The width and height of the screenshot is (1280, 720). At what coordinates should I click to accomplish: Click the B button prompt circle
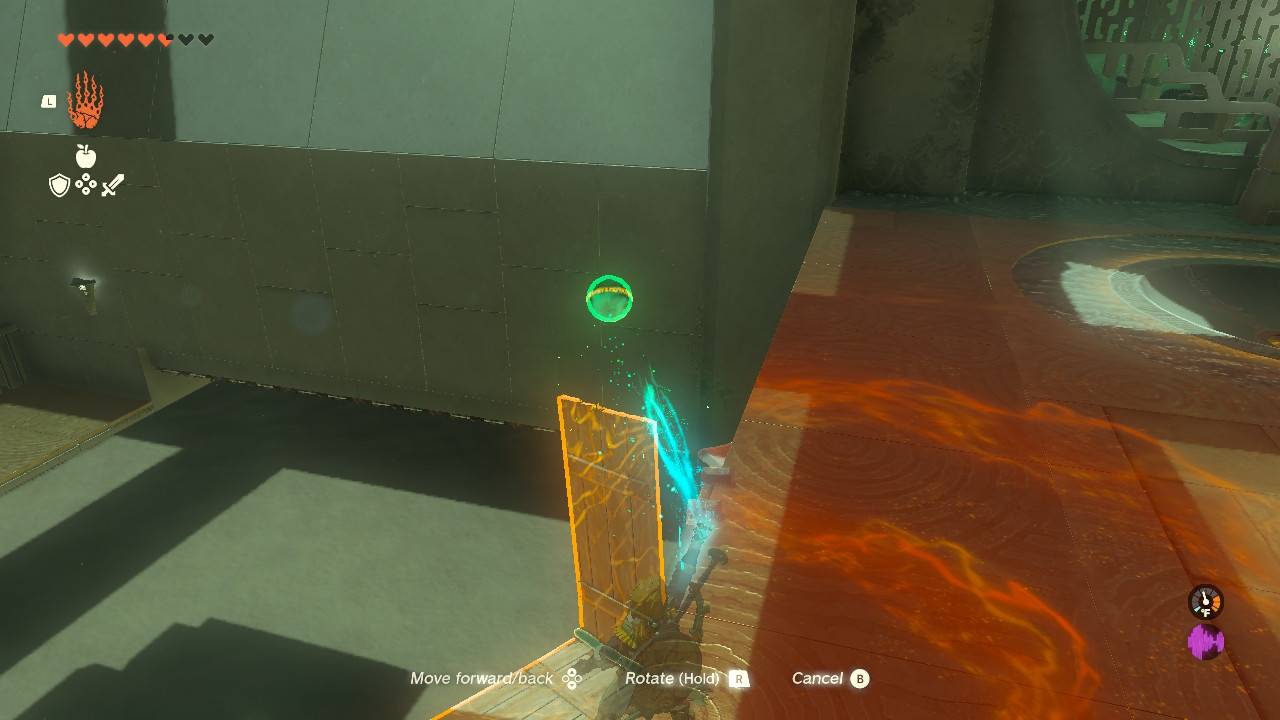[860, 678]
